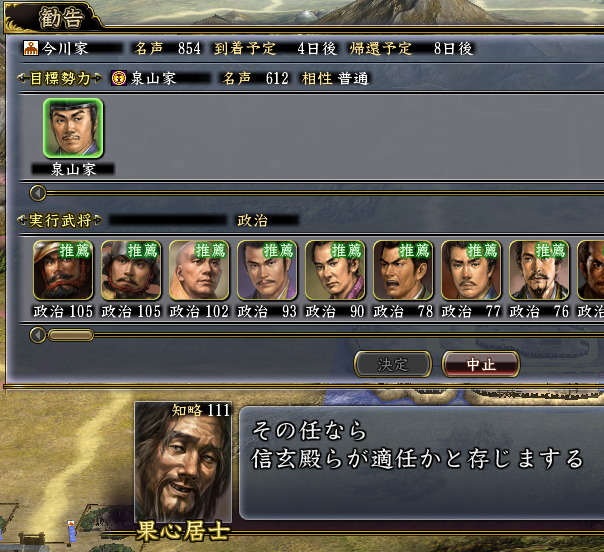Choose the red-helmeted officer with 政治 105

63,270
